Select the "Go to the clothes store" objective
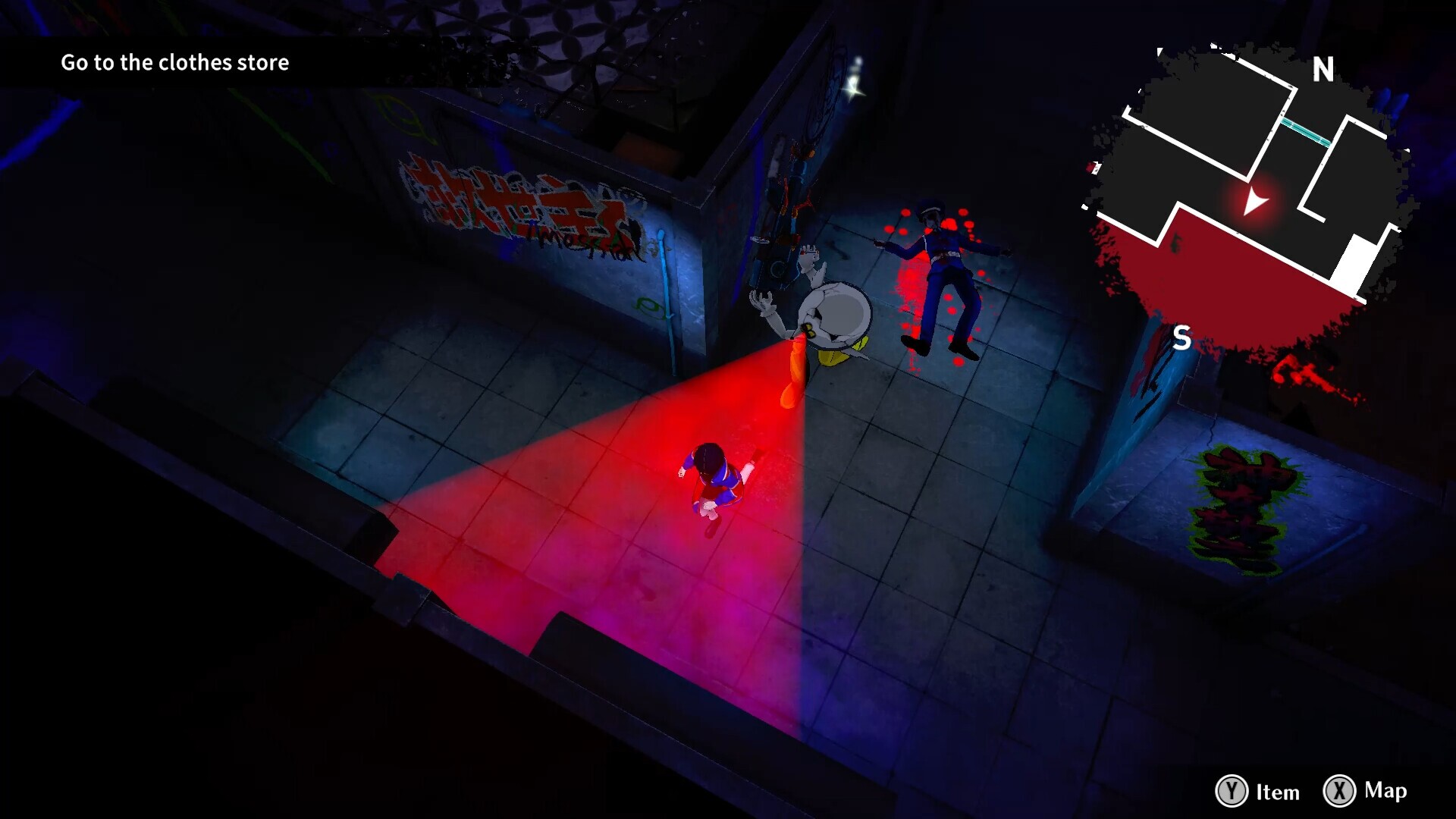This screenshot has height=819, width=1456. point(174,62)
